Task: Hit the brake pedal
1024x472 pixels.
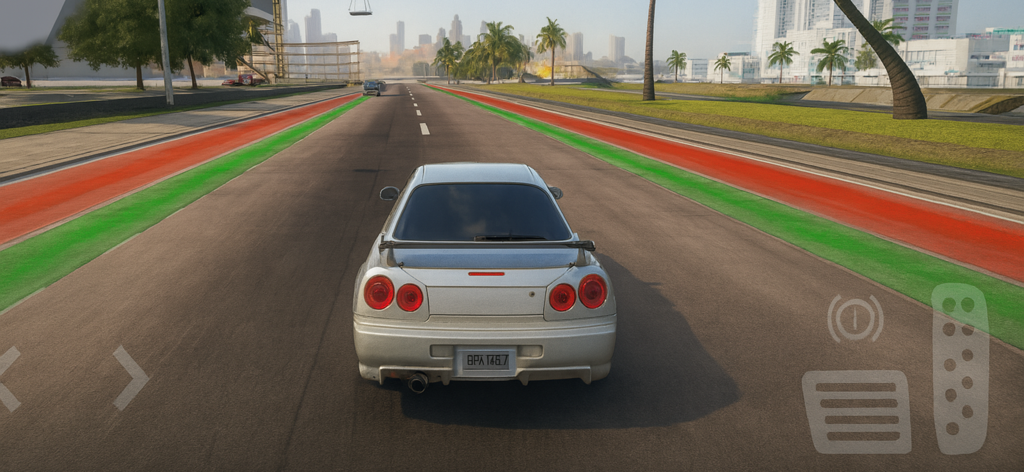Action: click(856, 411)
